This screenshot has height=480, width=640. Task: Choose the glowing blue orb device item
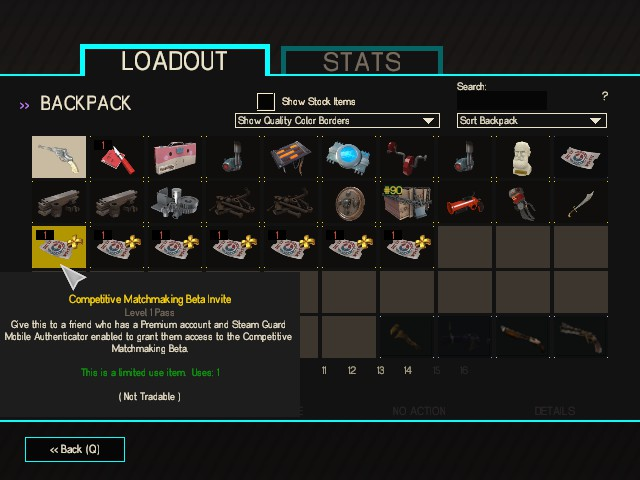349,157
